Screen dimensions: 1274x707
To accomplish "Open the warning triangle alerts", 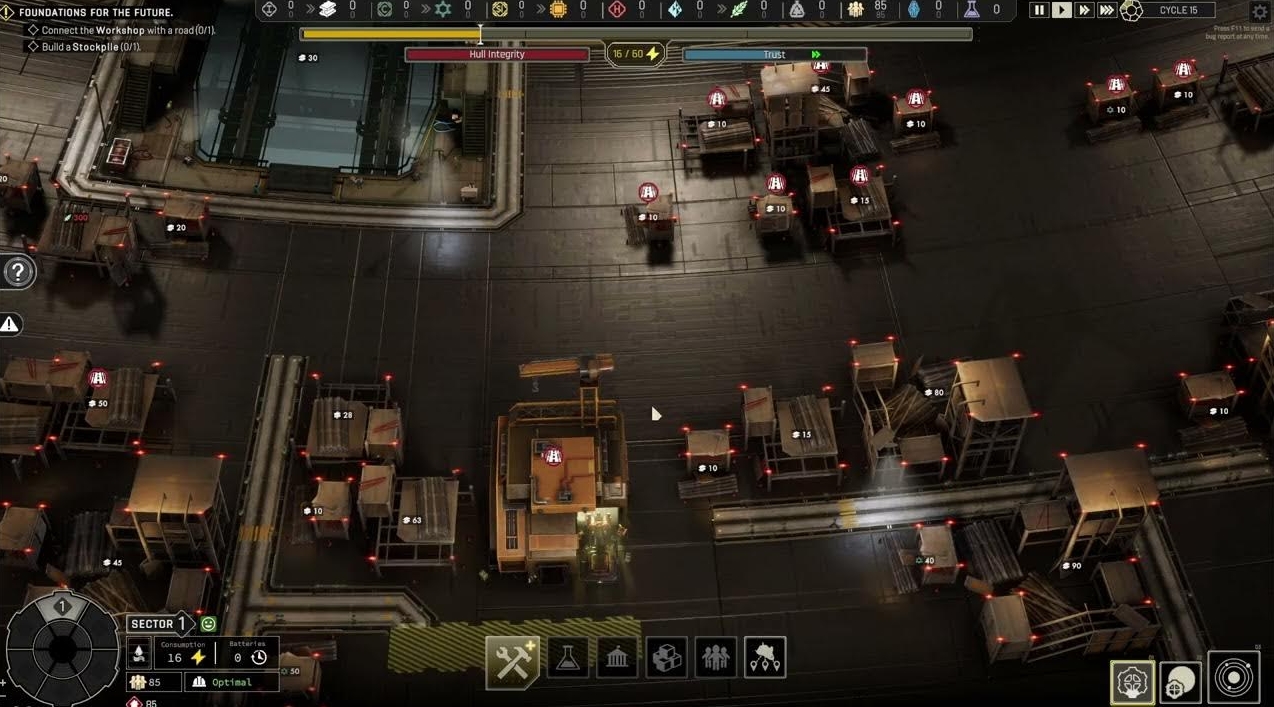I will tap(10, 324).
